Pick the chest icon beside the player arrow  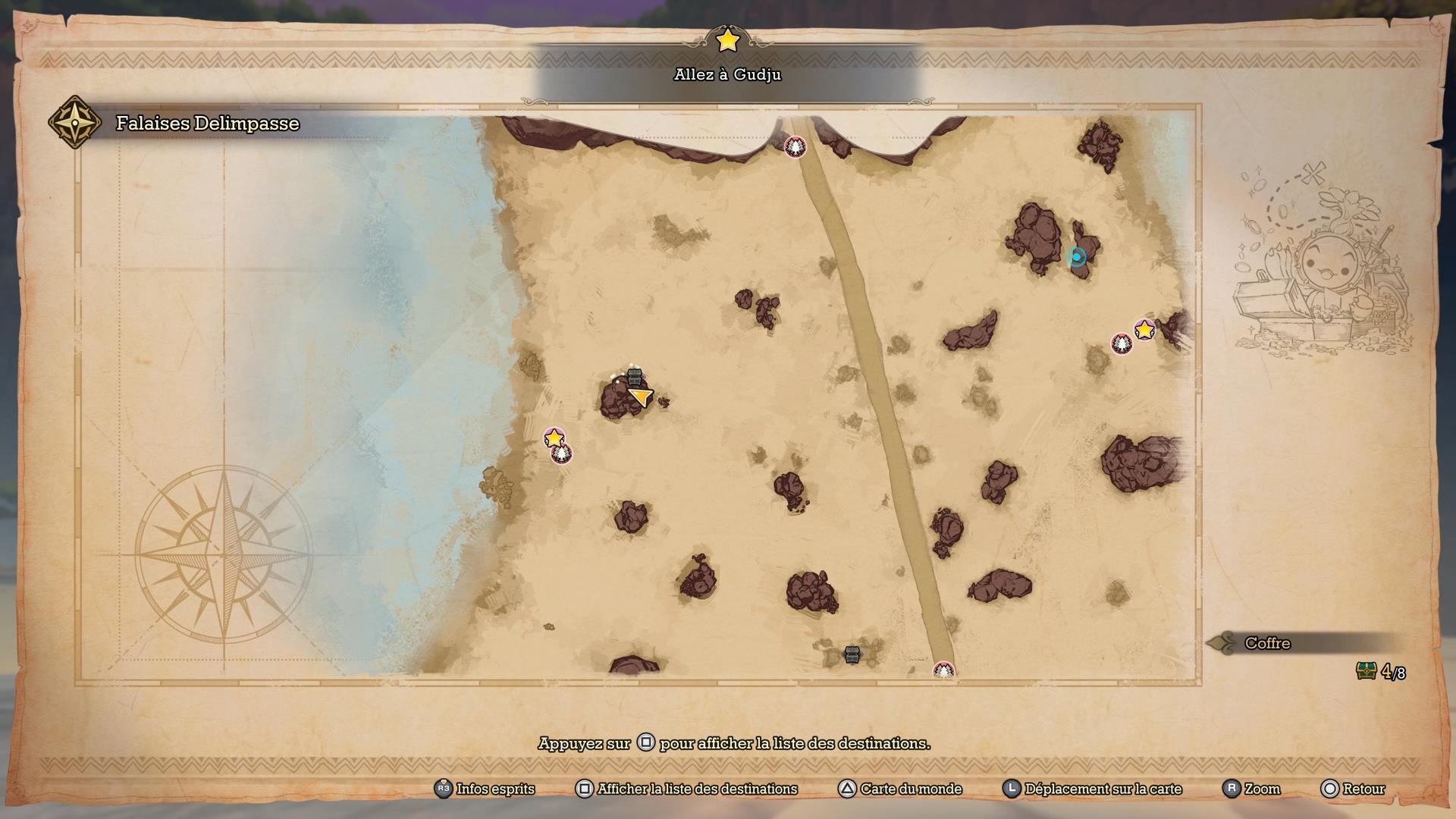point(635,377)
